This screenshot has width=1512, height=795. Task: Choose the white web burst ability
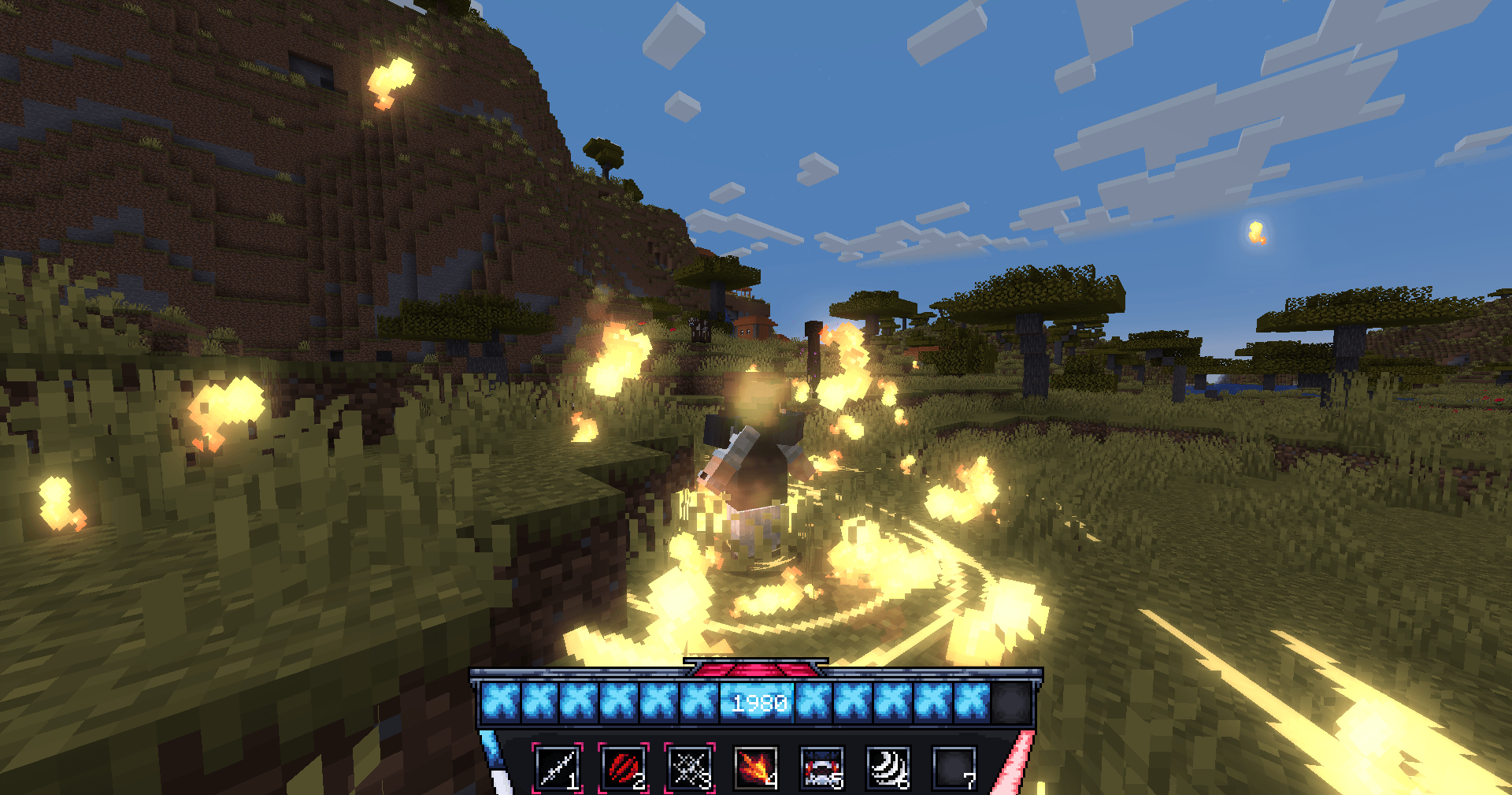[690, 767]
